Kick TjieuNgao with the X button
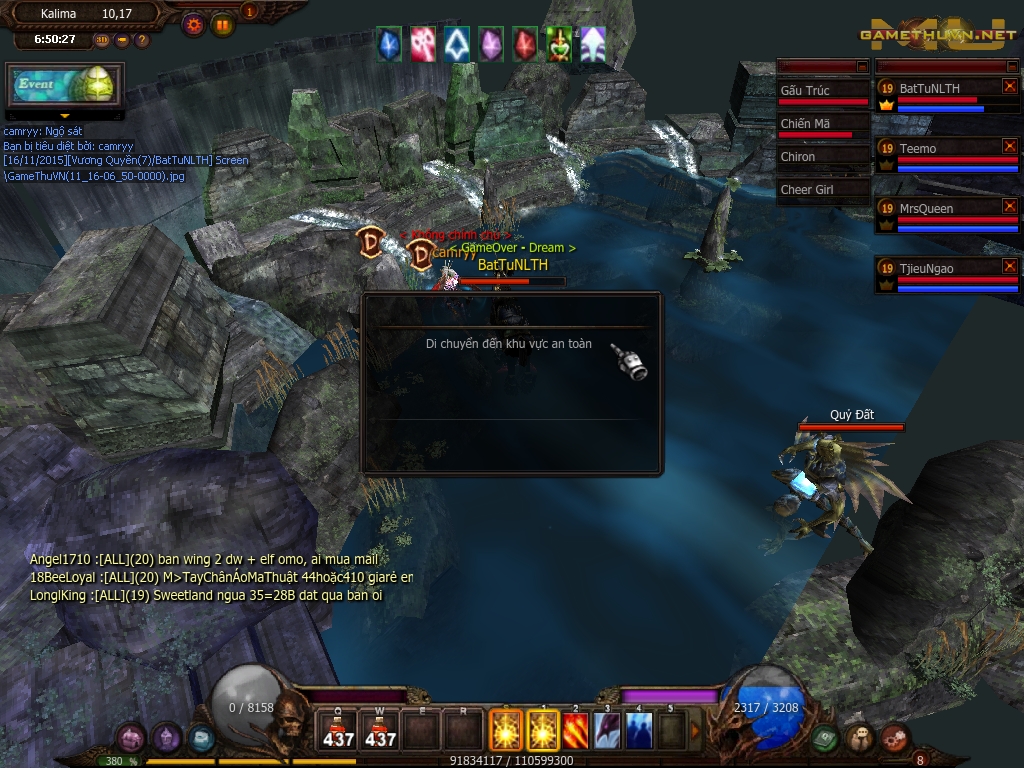This screenshot has height=768, width=1024. 1009,266
